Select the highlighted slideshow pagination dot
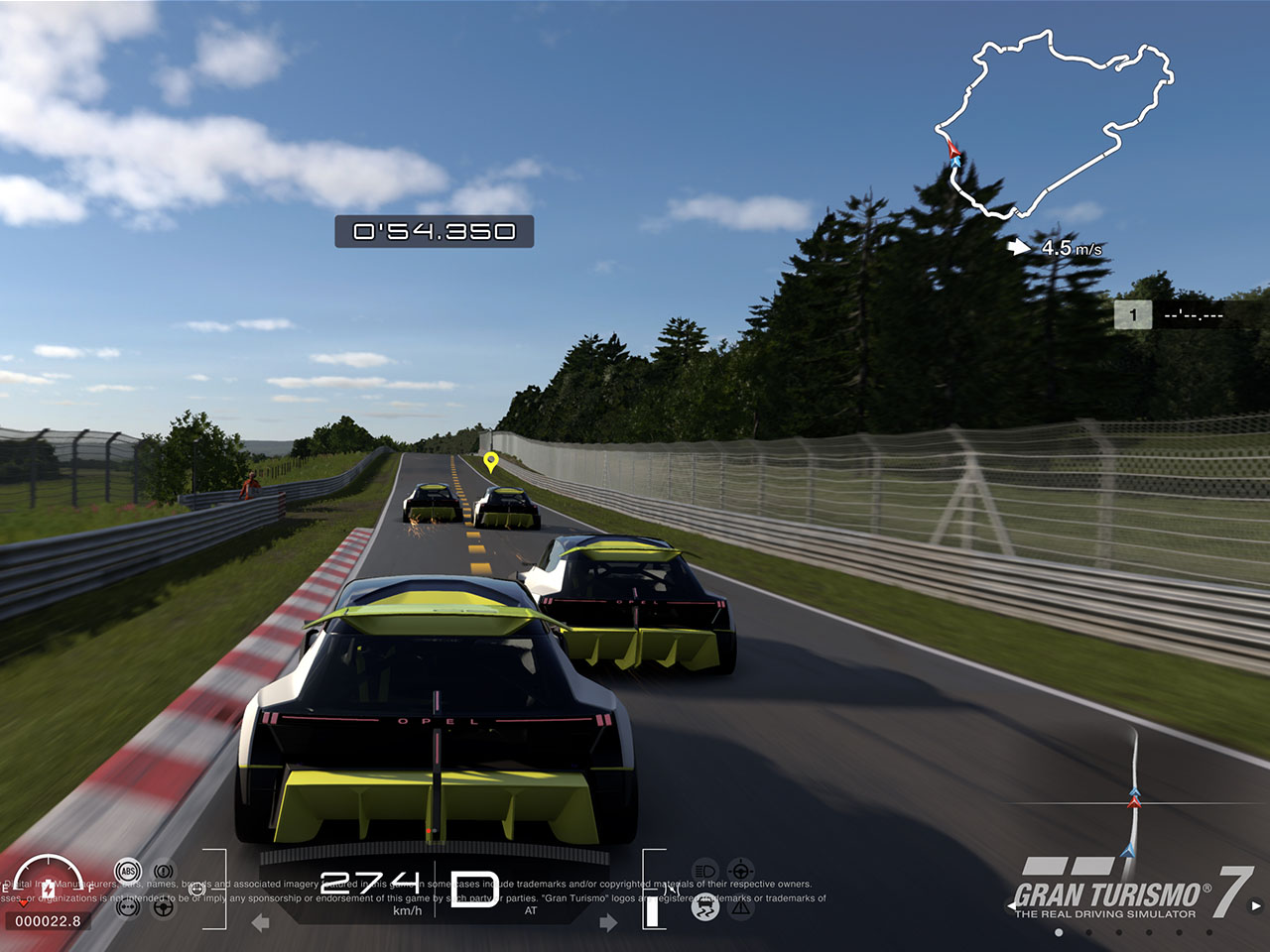This screenshot has height=952, width=1270. [x=1059, y=932]
